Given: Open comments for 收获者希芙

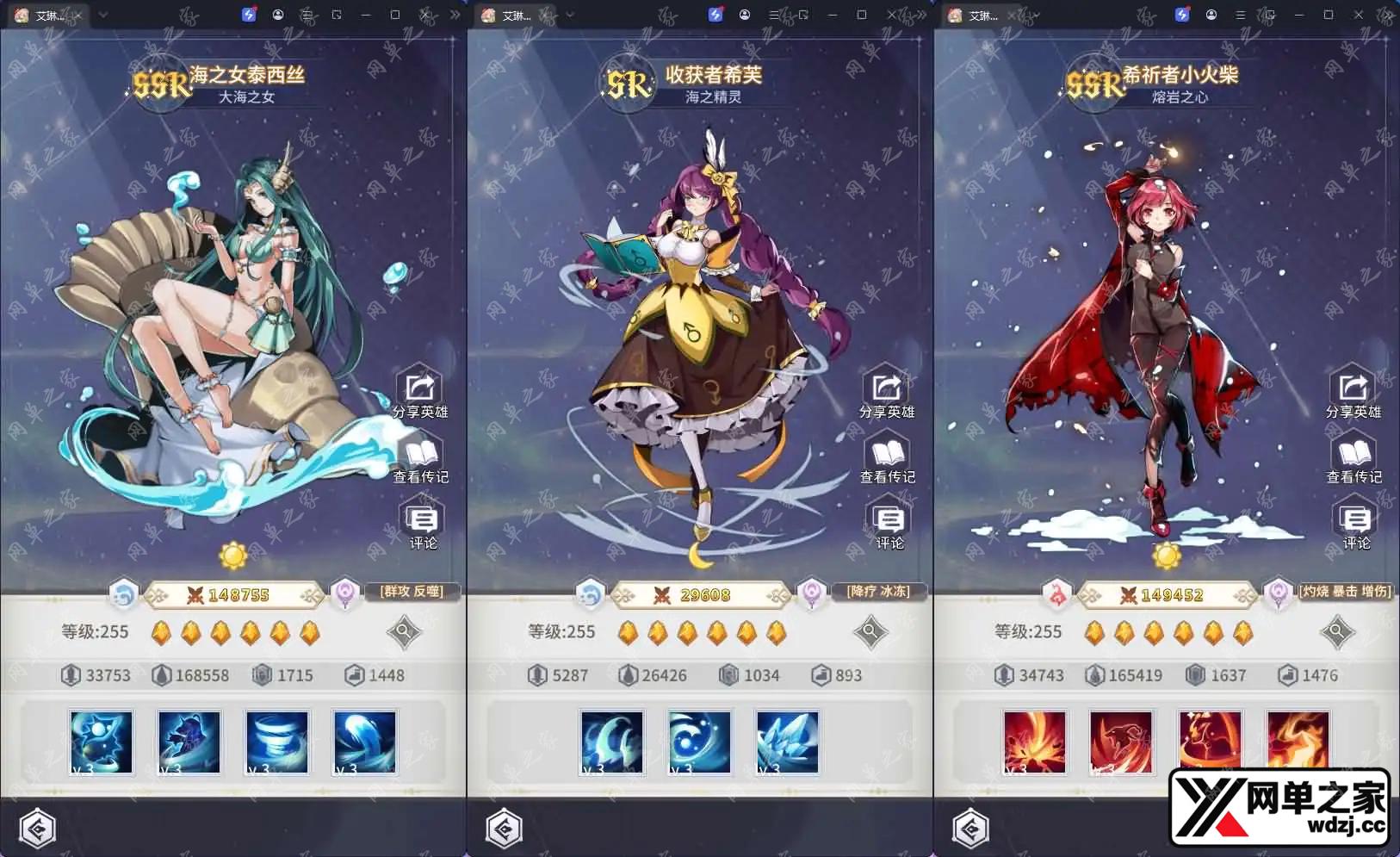Looking at the screenshot, I should [x=889, y=525].
